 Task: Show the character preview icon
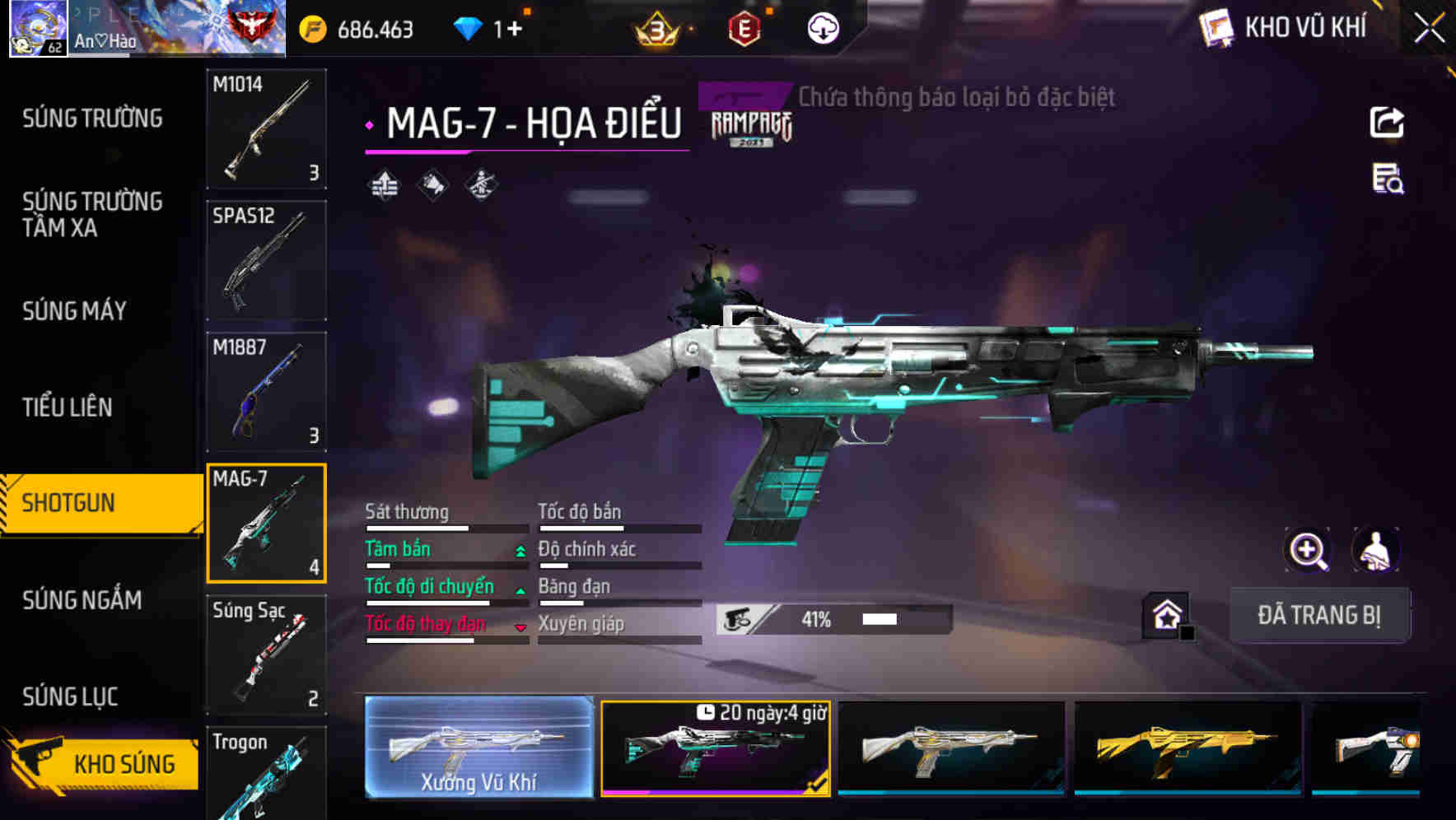(x=1375, y=550)
